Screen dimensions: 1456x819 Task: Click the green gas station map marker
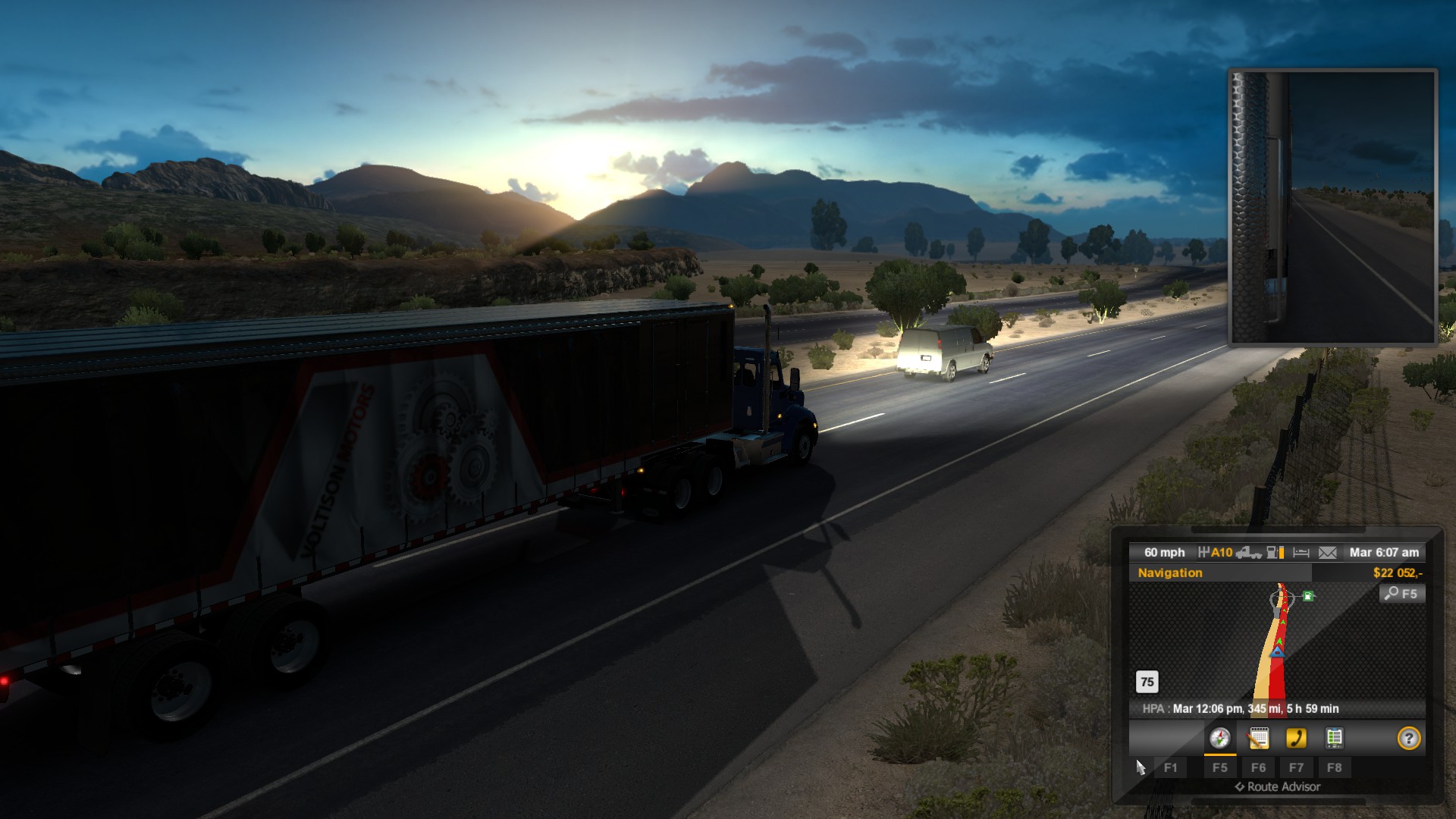(x=1308, y=596)
